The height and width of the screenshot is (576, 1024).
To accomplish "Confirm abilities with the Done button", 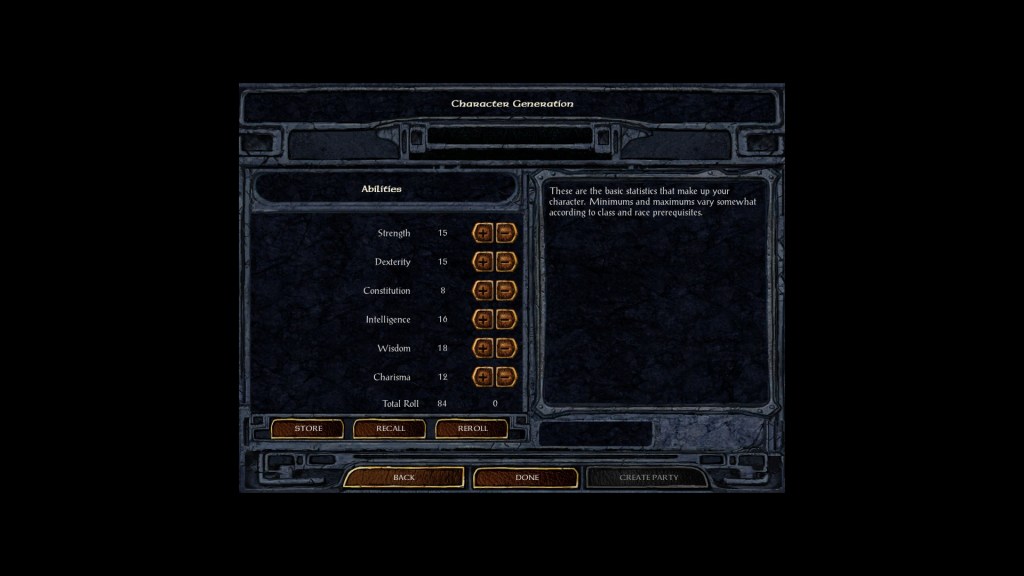I will (526, 478).
